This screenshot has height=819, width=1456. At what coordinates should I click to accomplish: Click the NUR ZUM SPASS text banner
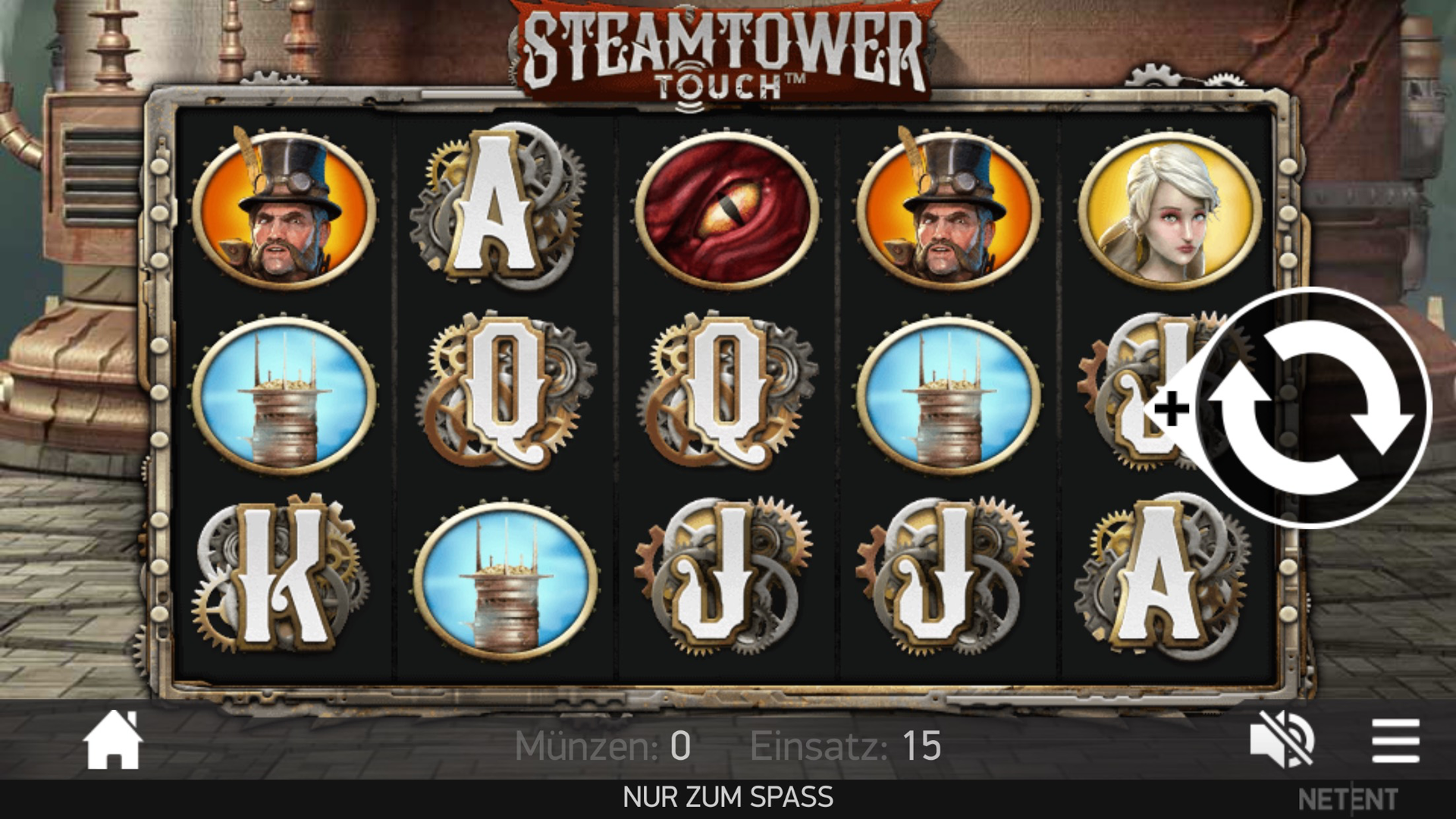726,796
